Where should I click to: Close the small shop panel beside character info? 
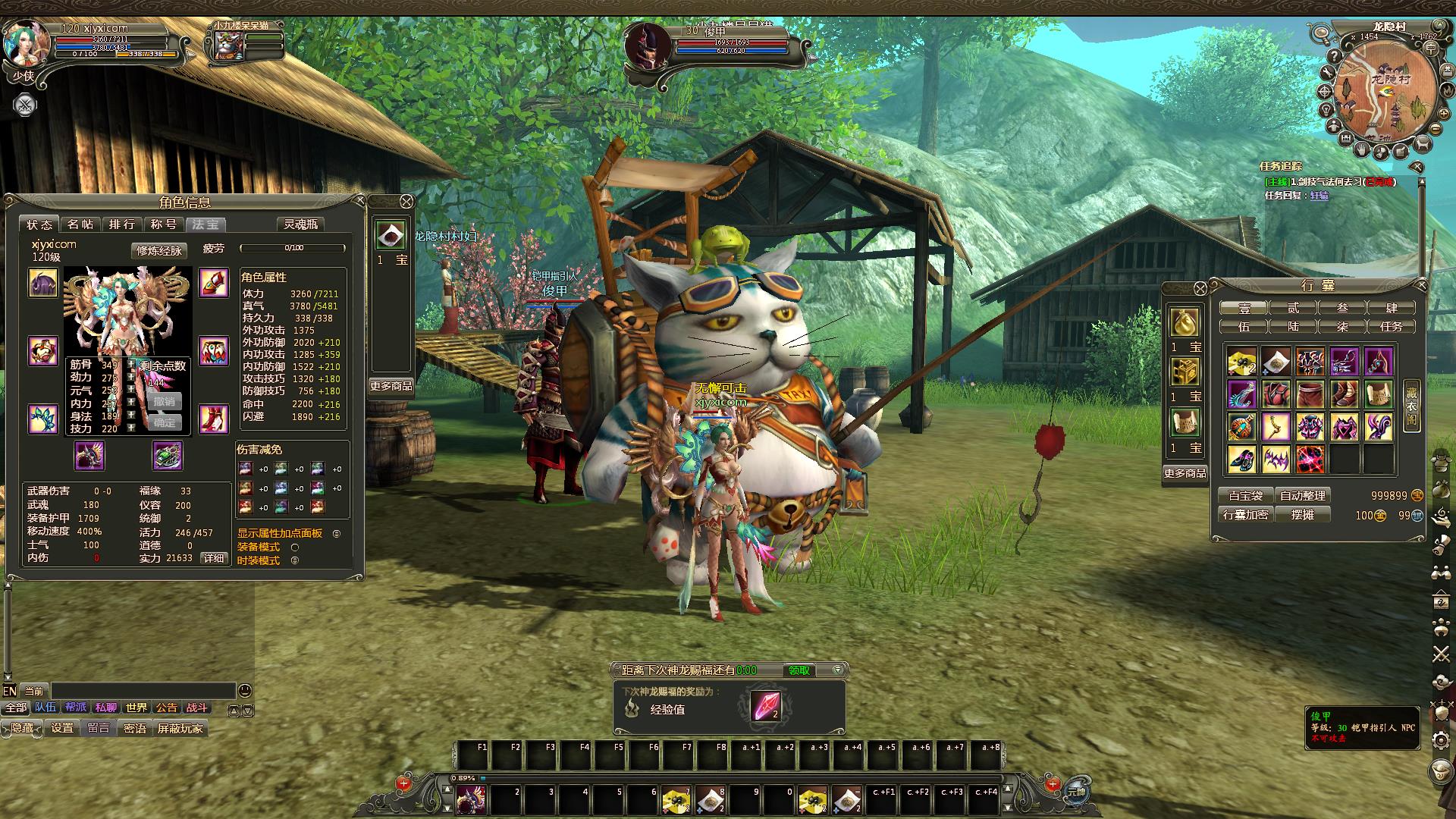pos(406,201)
